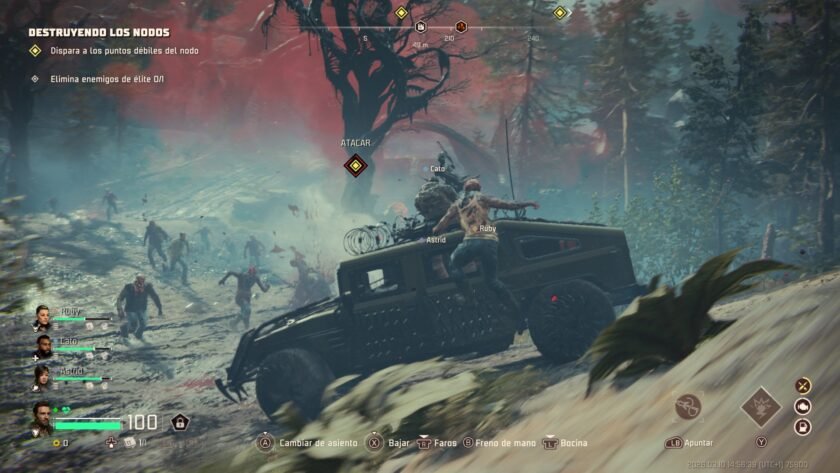
Task: Click the orange marker on the compass
Action: [461, 27]
